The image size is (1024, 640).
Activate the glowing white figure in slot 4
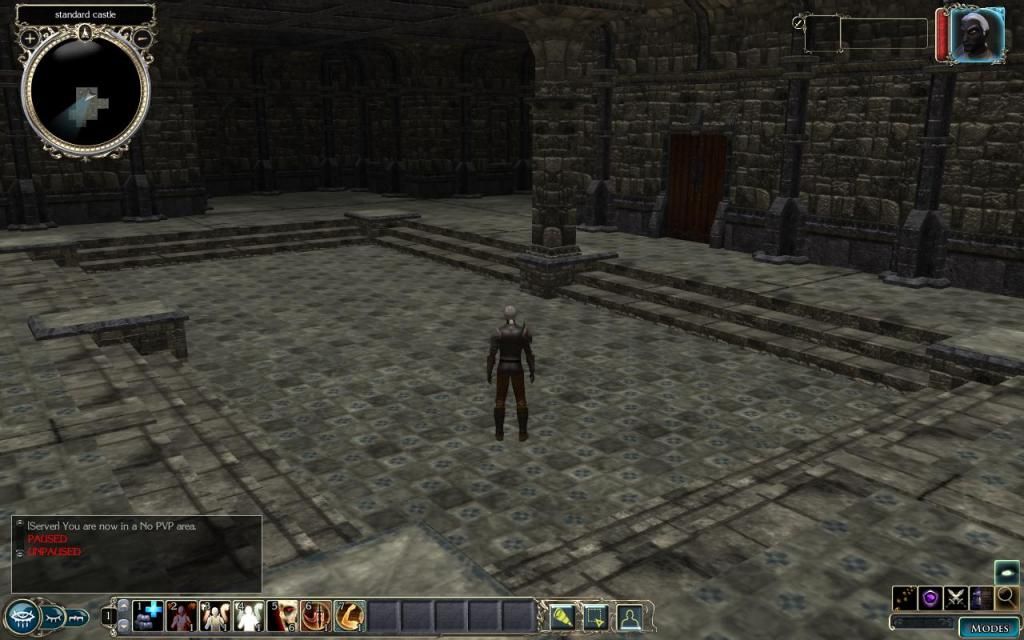tap(249, 615)
